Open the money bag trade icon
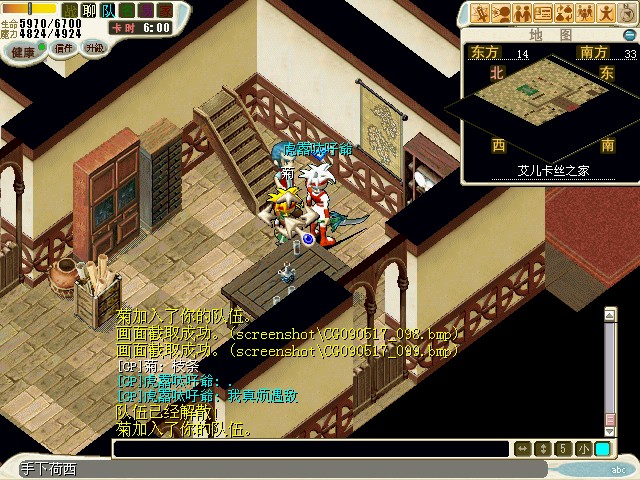 566,13
